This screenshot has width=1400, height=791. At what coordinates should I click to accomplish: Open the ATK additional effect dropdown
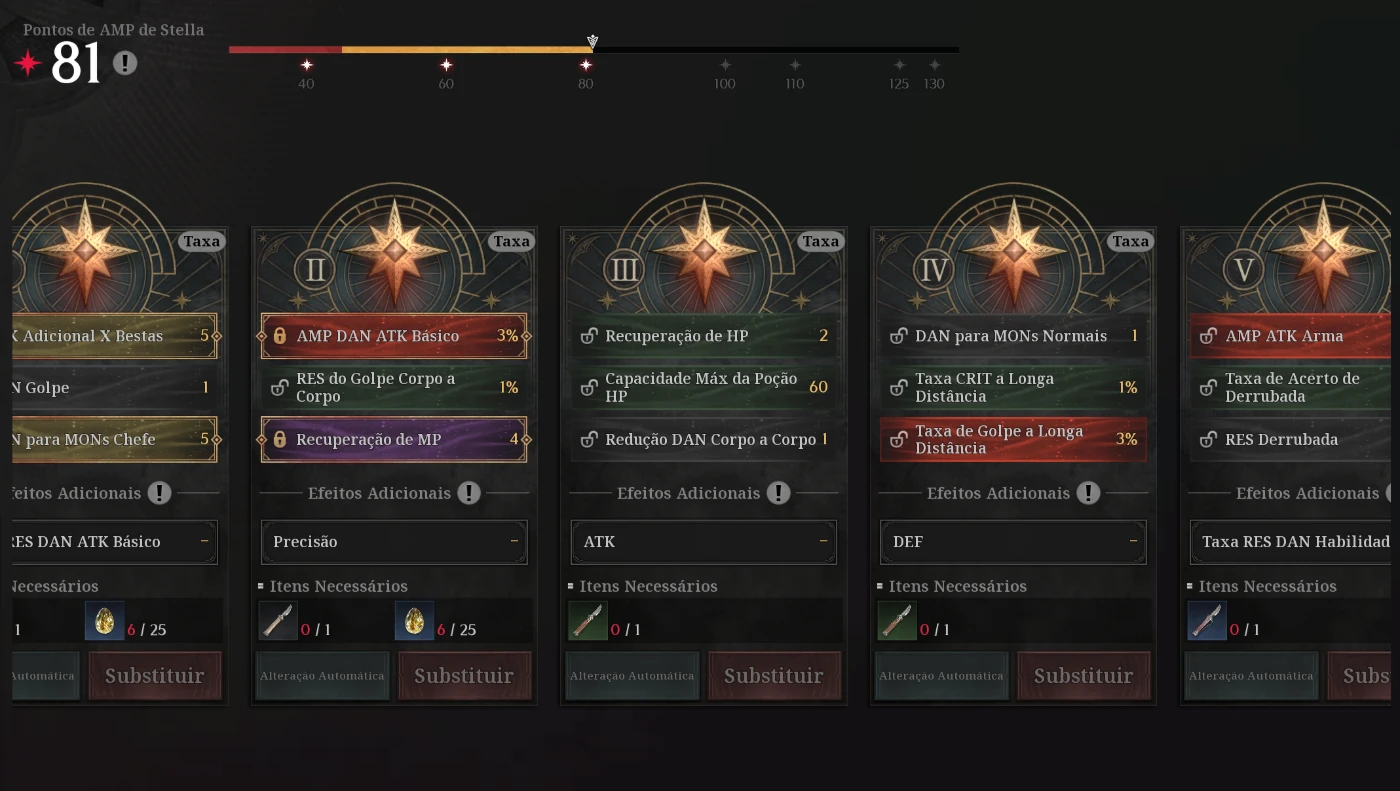click(703, 541)
